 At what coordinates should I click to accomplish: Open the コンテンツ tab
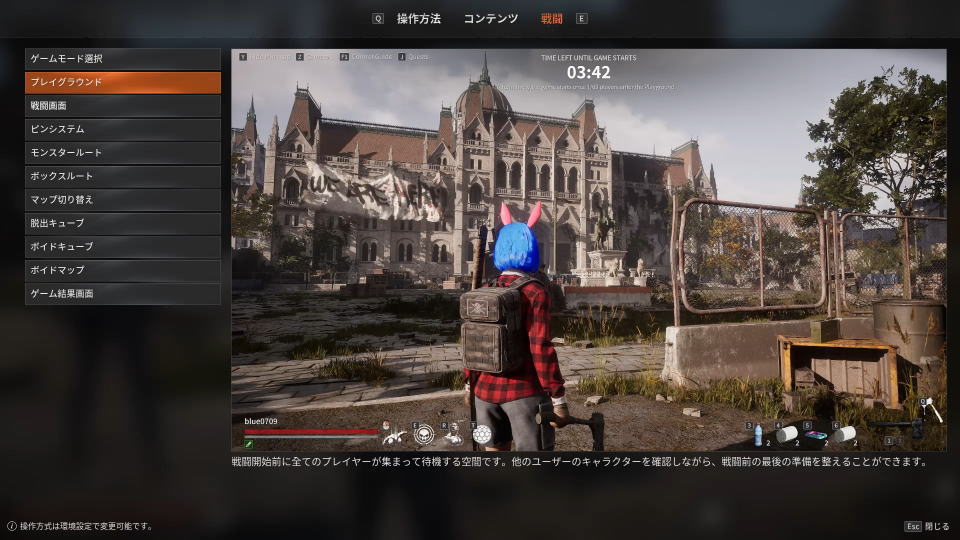pyautogui.click(x=490, y=18)
